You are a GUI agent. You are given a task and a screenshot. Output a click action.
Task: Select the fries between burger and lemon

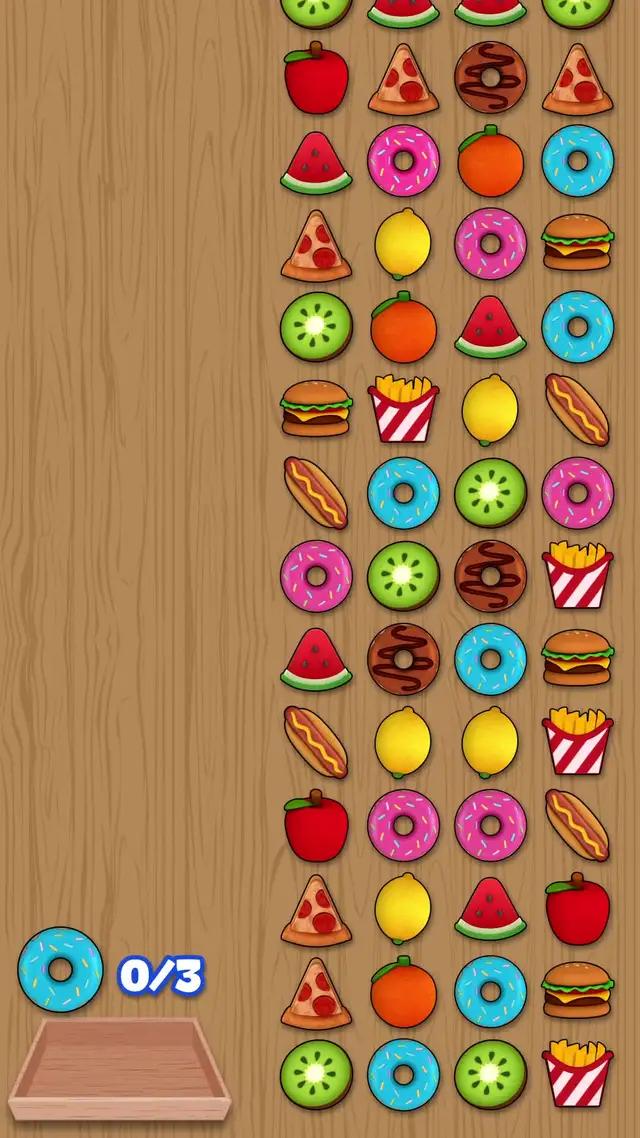(x=403, y=409)
